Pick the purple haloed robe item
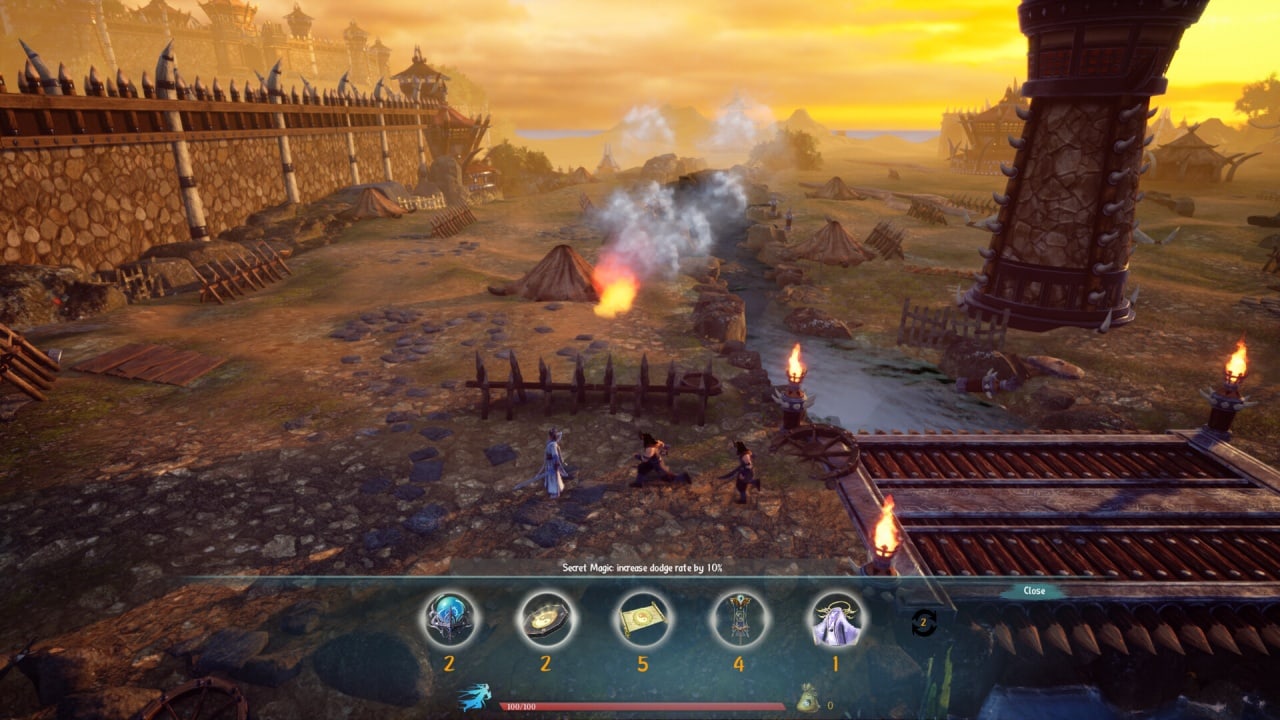 pyautogui.click(x=835, y=620)
